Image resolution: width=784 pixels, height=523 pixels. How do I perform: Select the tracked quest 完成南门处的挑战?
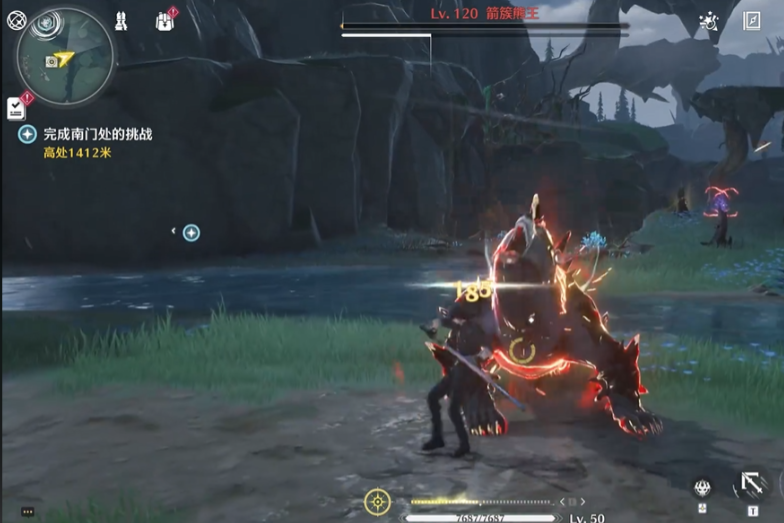(x=97, y=133)
